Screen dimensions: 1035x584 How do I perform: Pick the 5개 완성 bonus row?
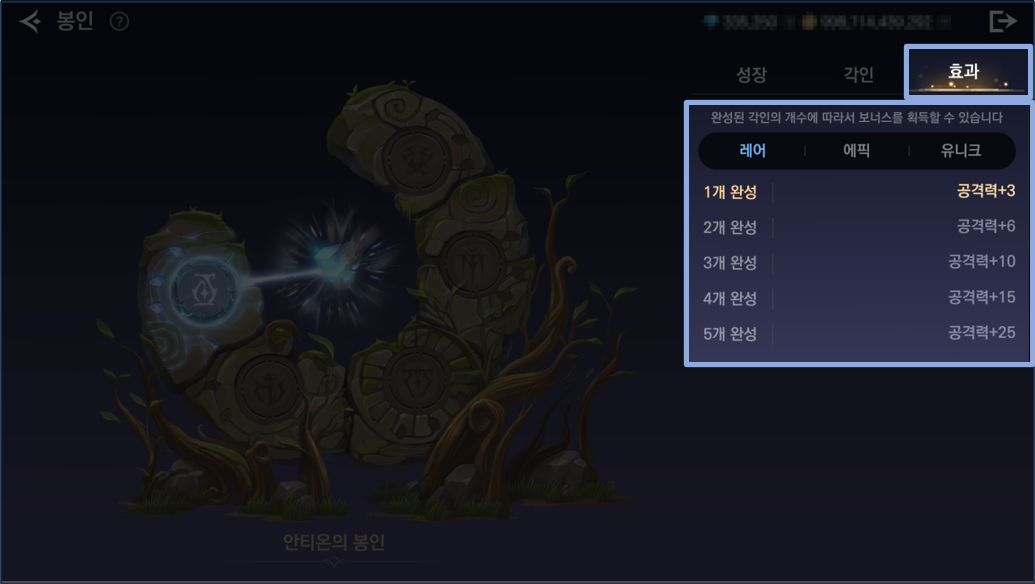point(858,333)
